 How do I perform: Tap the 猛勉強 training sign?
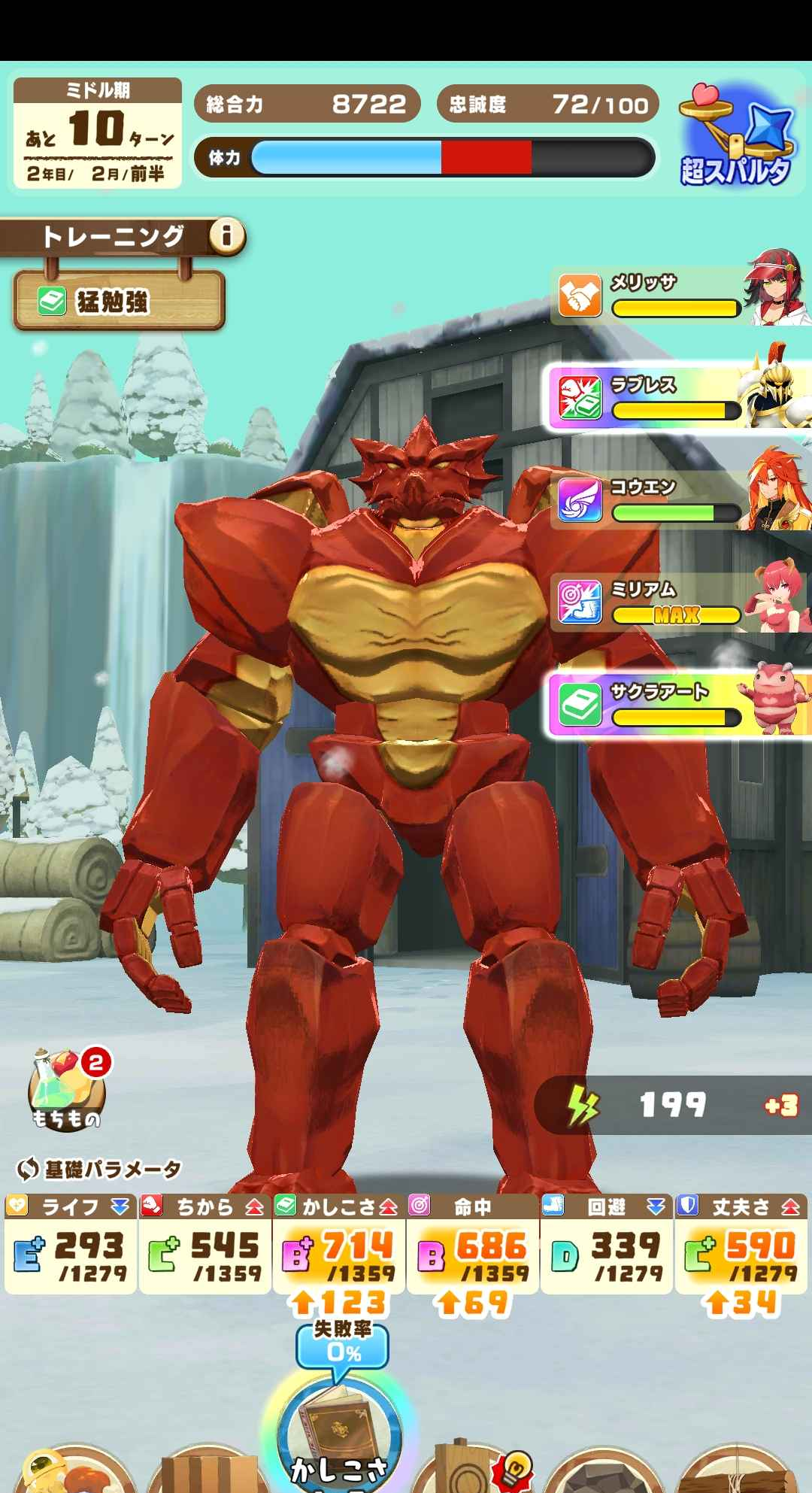[x=119, y=302]
